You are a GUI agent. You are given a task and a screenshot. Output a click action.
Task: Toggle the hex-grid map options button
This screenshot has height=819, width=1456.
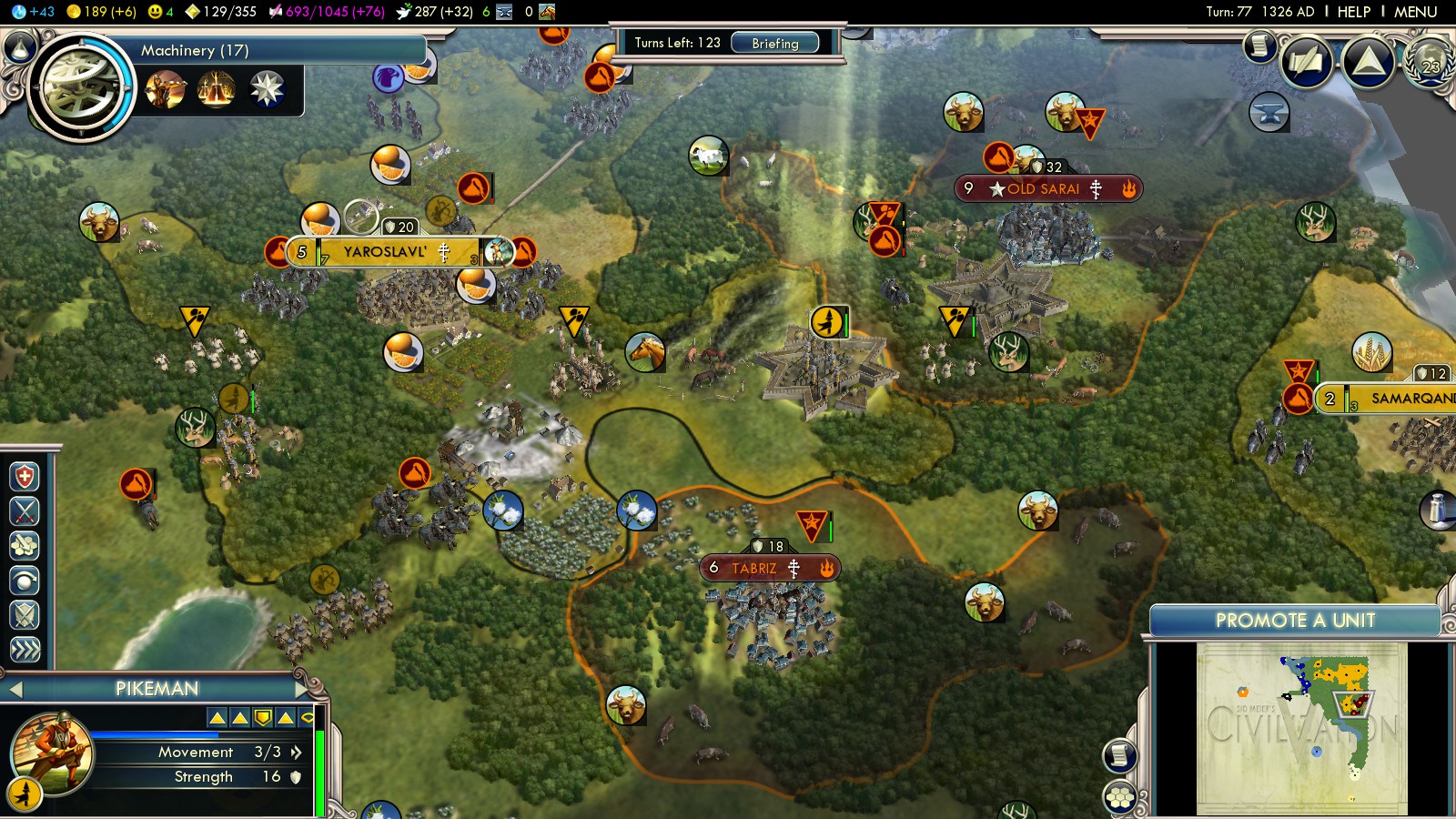pos(1120,797)
